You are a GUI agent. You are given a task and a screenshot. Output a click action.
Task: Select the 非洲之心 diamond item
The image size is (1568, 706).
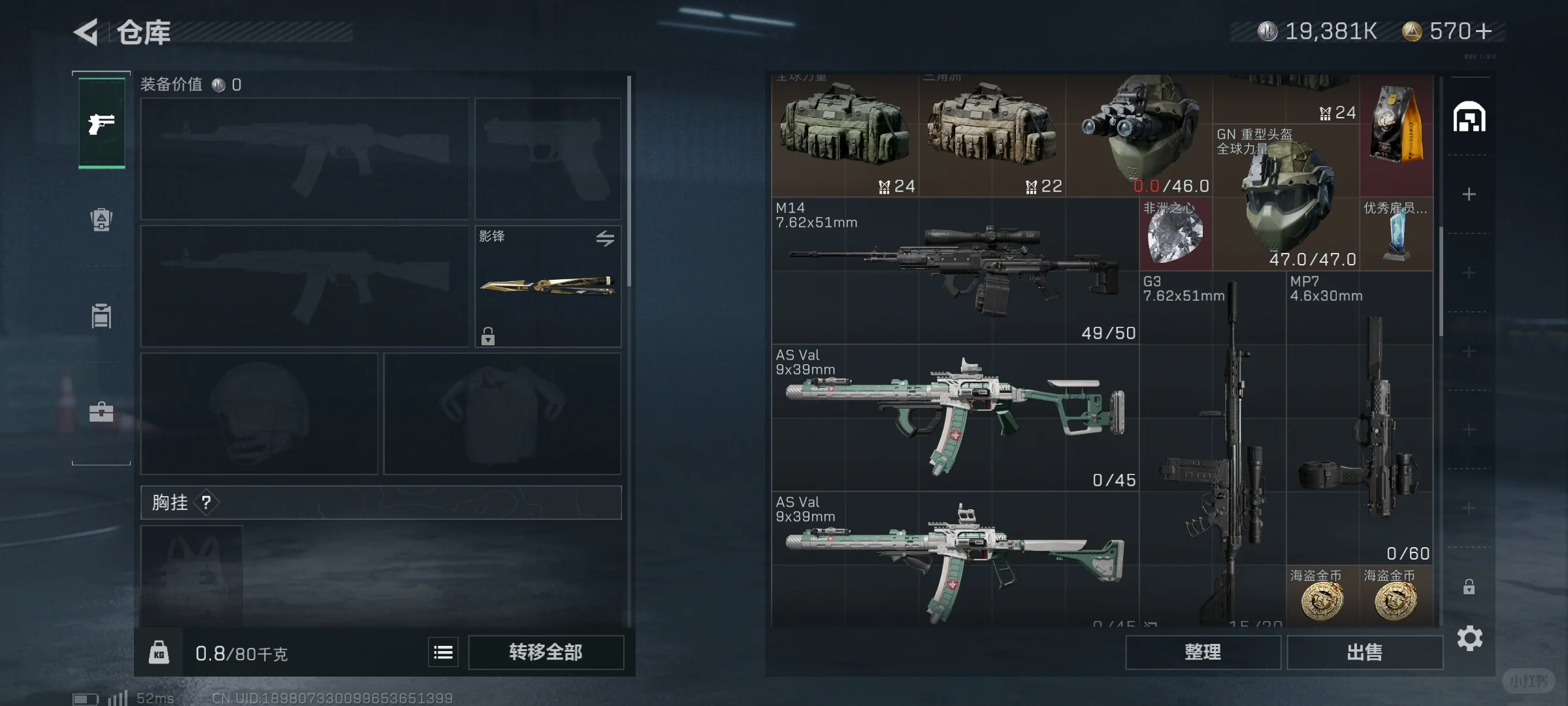click(x=1175, y=235)
